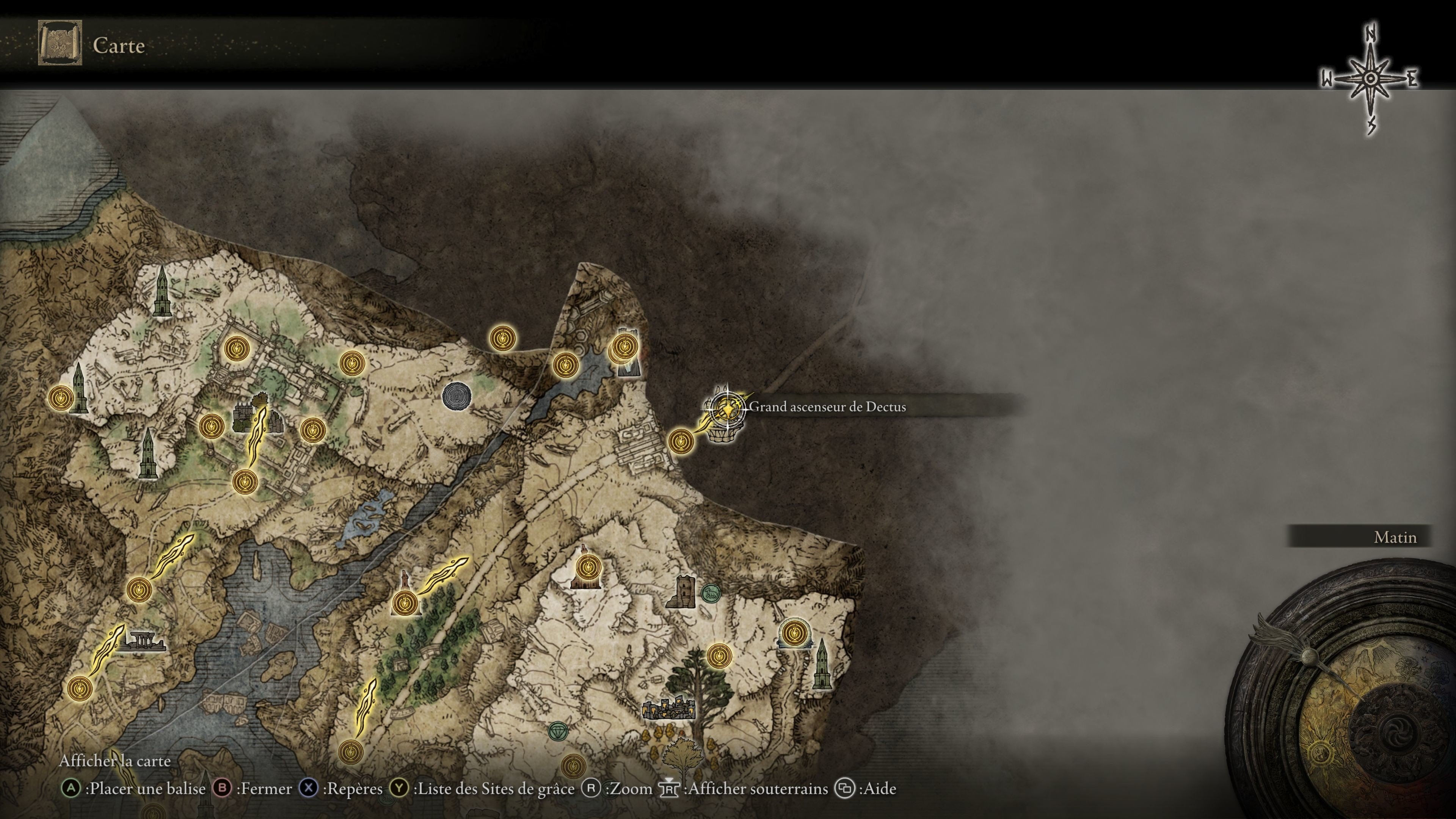Select the grey round stone seal marker
1456x819 pixels.
[456, 395]
